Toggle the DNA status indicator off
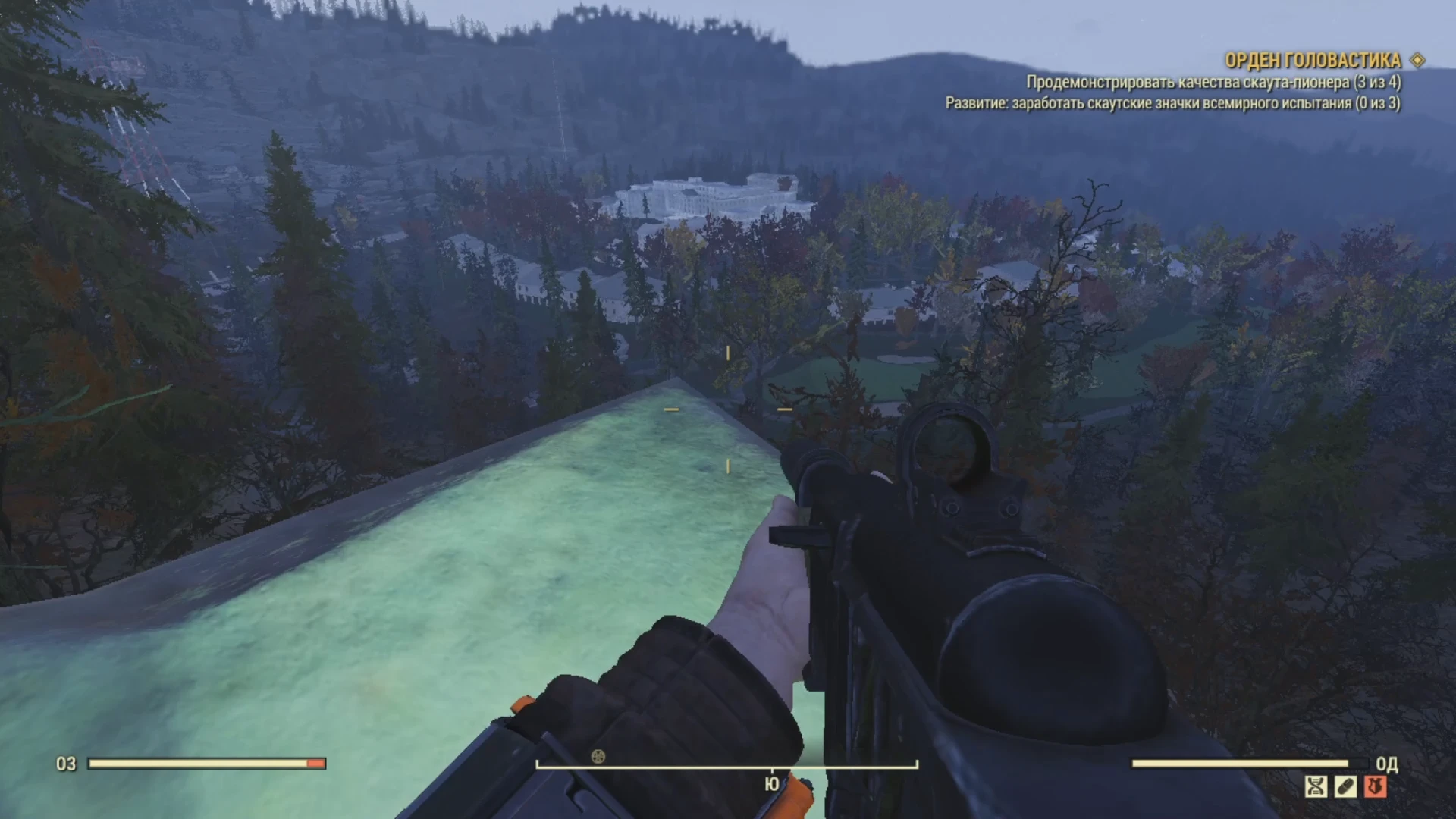Viewport: 1456px width, 819px height. click(x=1317, y=786)
